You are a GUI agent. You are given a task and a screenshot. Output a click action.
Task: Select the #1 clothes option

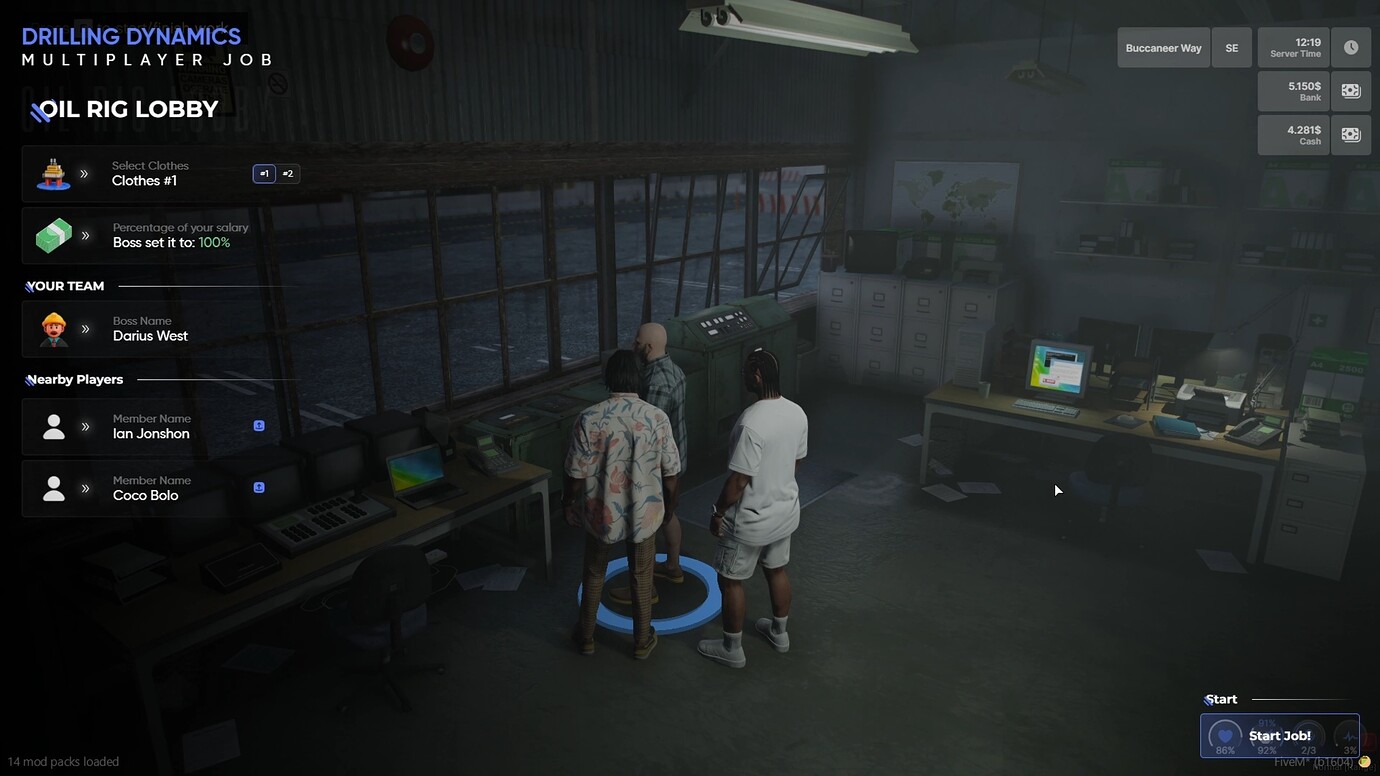pyautogui.click(x=263, y=172)
